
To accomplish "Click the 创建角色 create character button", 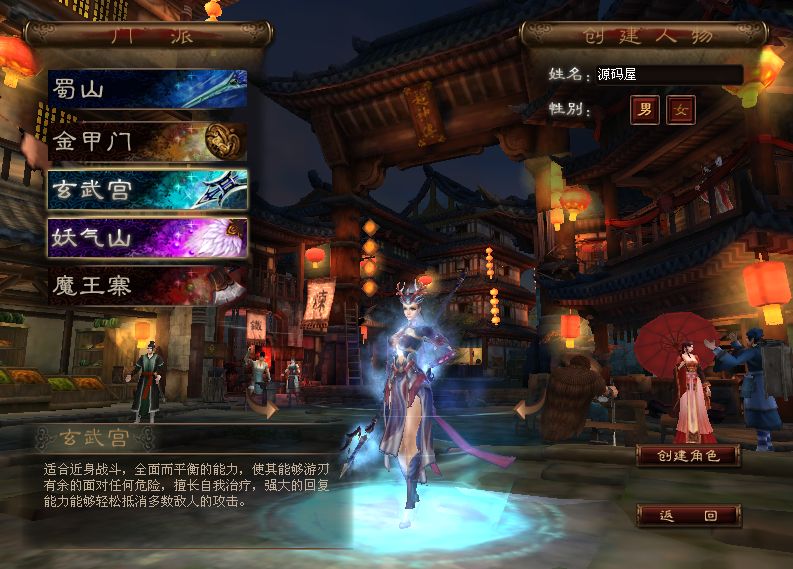I will (689, 456).
